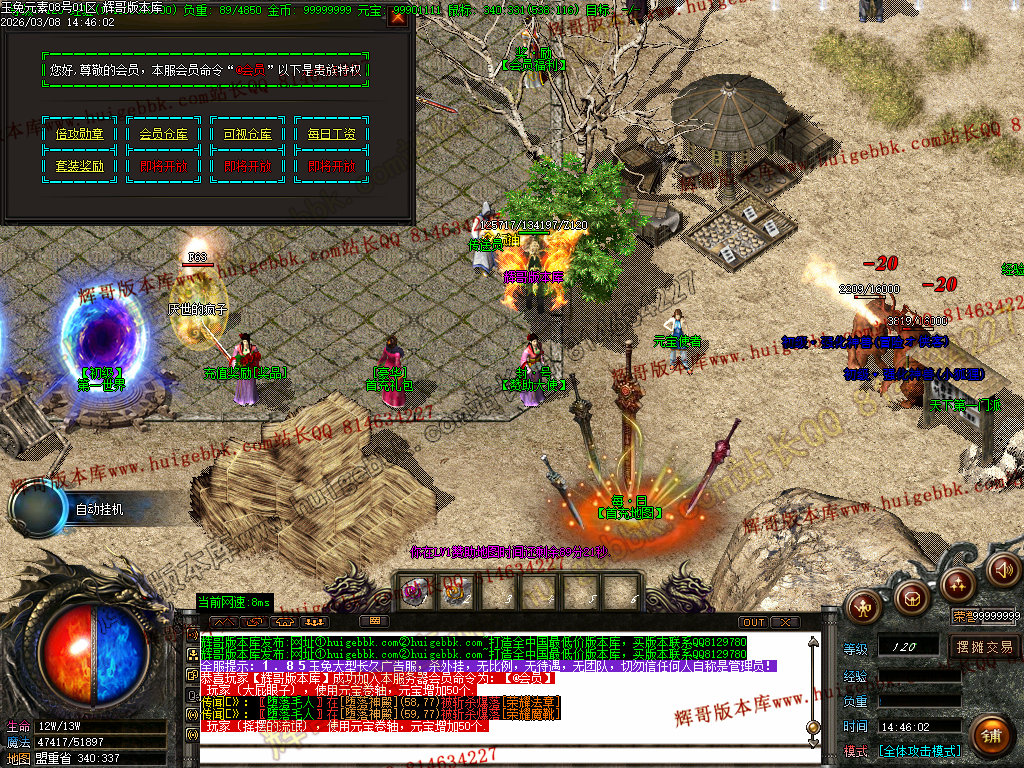Open the 摆摊交易 stall trading button
The height and width of the screenshot is (768, 1024).
click(x=983, y=647)
